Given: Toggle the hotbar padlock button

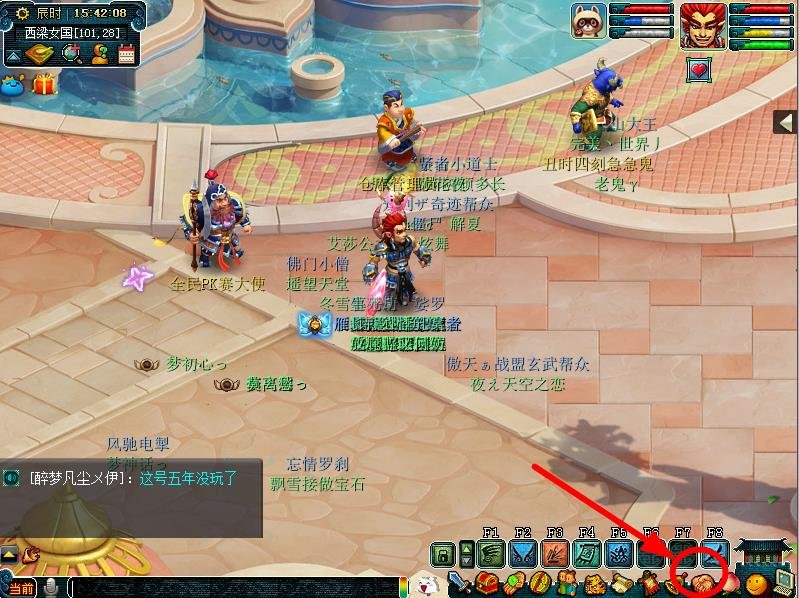Looking at the screenshot, I should coord(443,553).
